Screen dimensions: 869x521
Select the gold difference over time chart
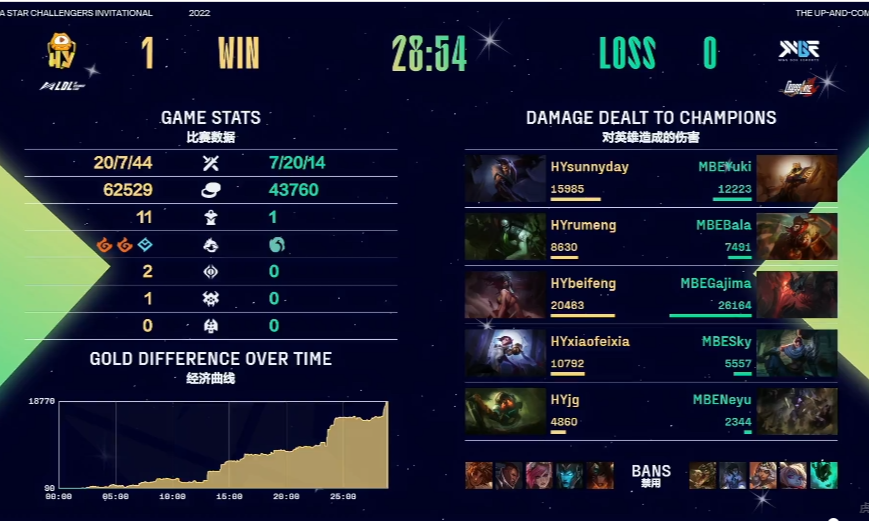[222, 445]
